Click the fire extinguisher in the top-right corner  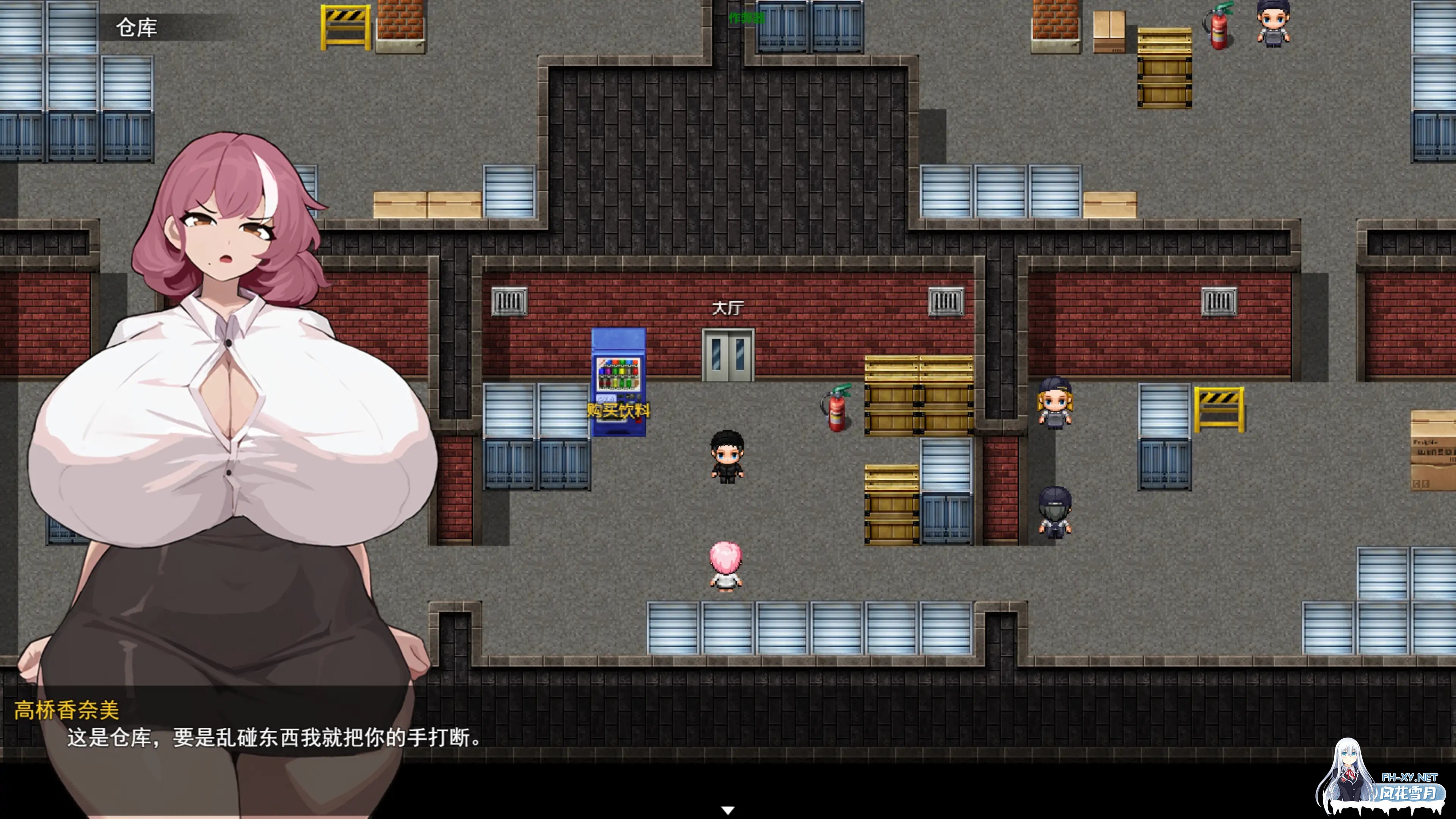coord(1218,27)
